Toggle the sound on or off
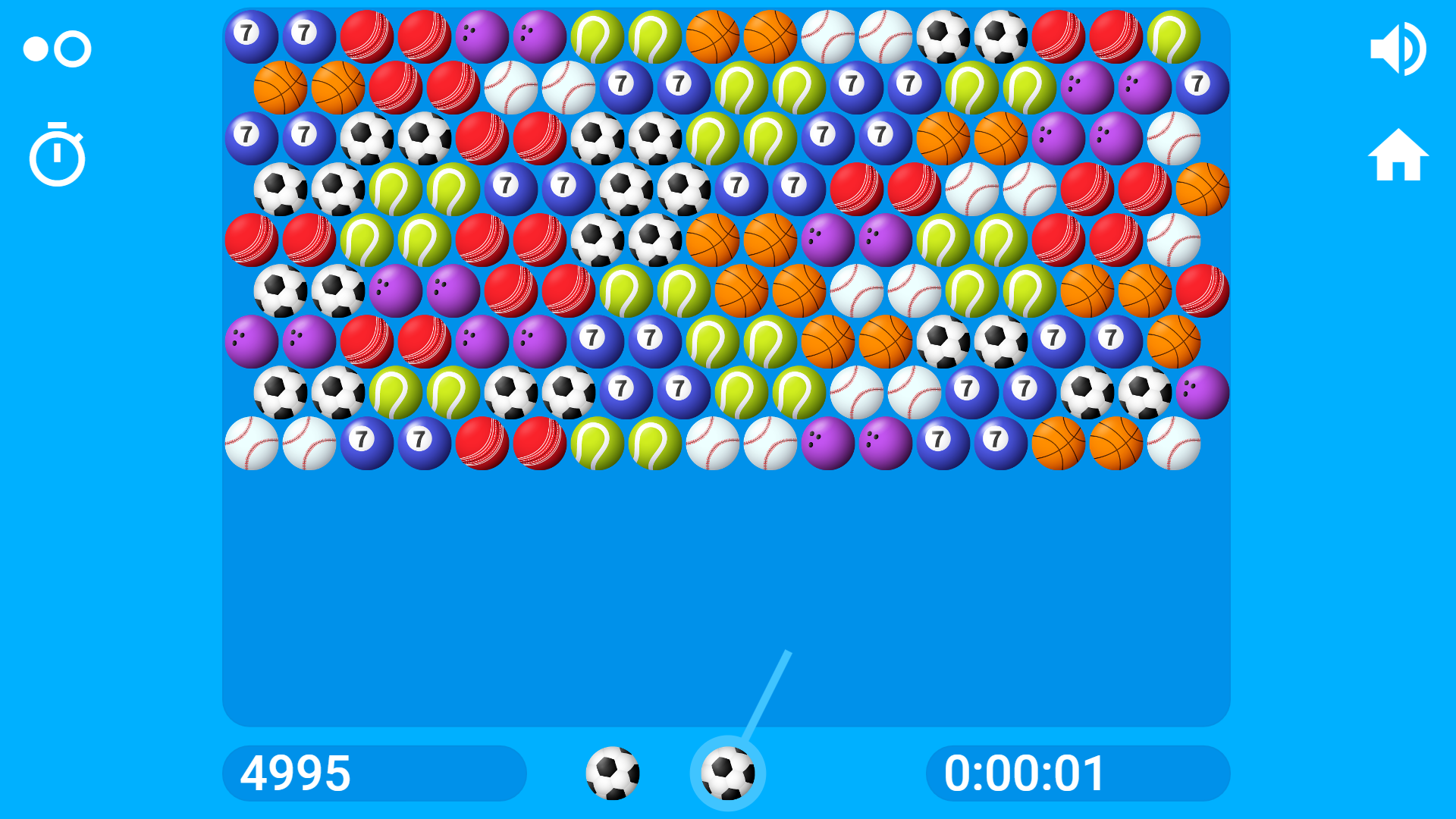 point(1399,48)
